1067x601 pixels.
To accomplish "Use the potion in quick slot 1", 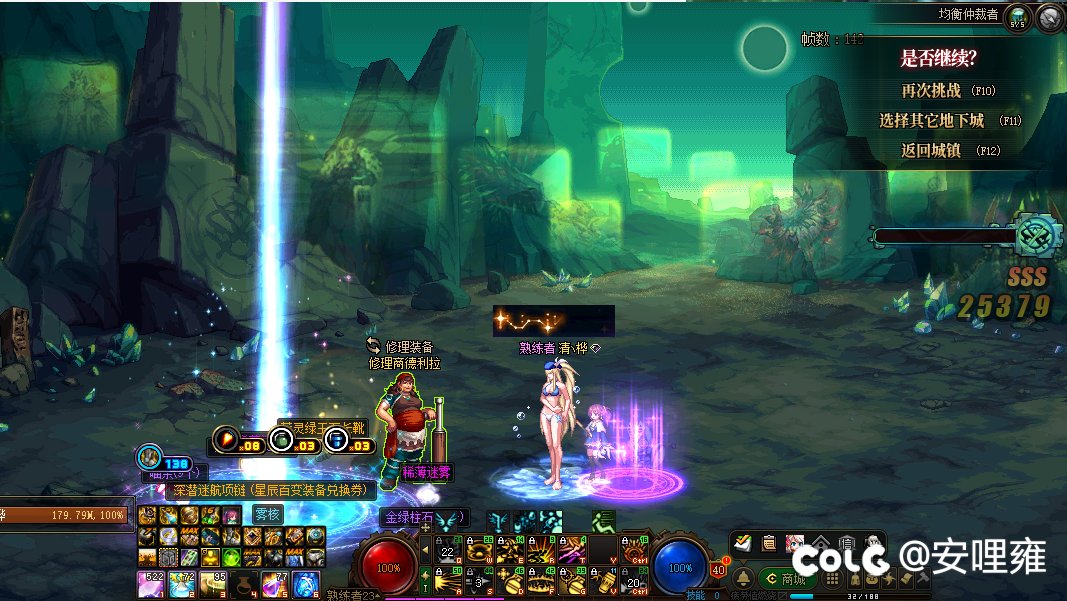I will coord(151,584).
